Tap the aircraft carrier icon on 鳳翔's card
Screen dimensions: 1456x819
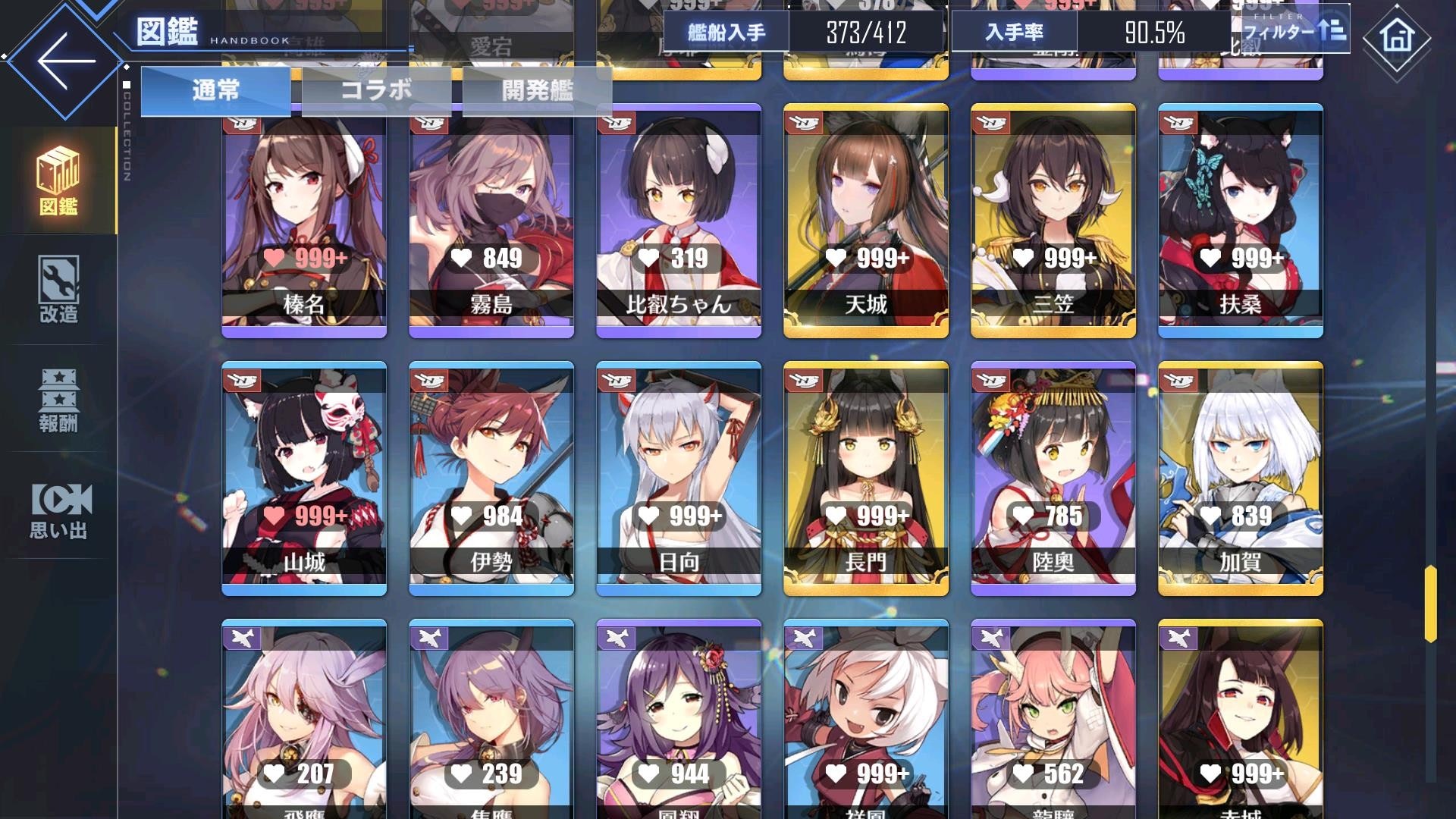[x=616, y=641]
